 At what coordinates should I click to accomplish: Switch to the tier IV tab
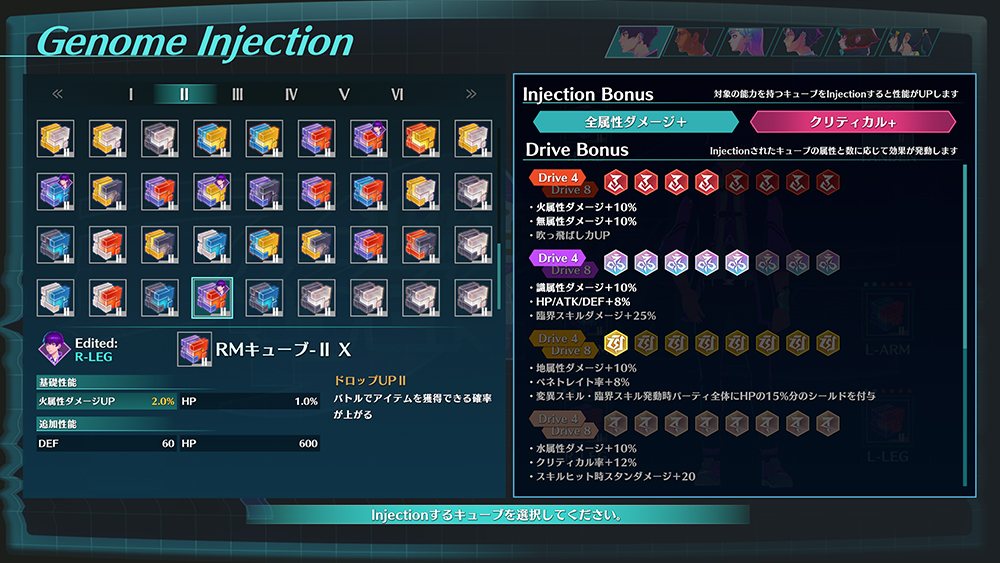[291, 94]
